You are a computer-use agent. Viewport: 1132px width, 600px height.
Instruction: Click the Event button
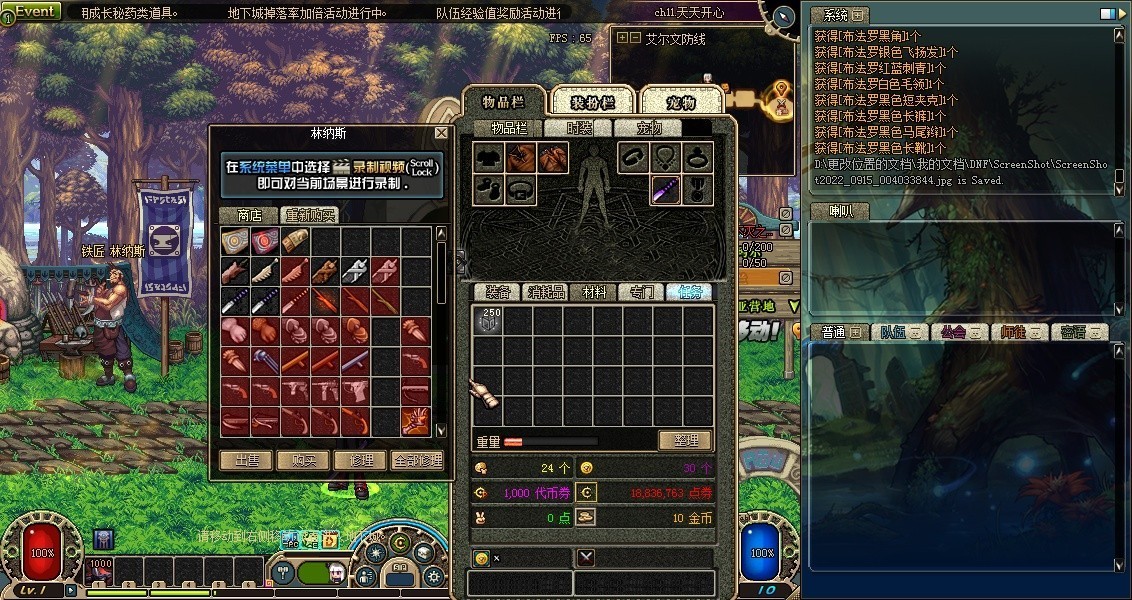point(32,11)
